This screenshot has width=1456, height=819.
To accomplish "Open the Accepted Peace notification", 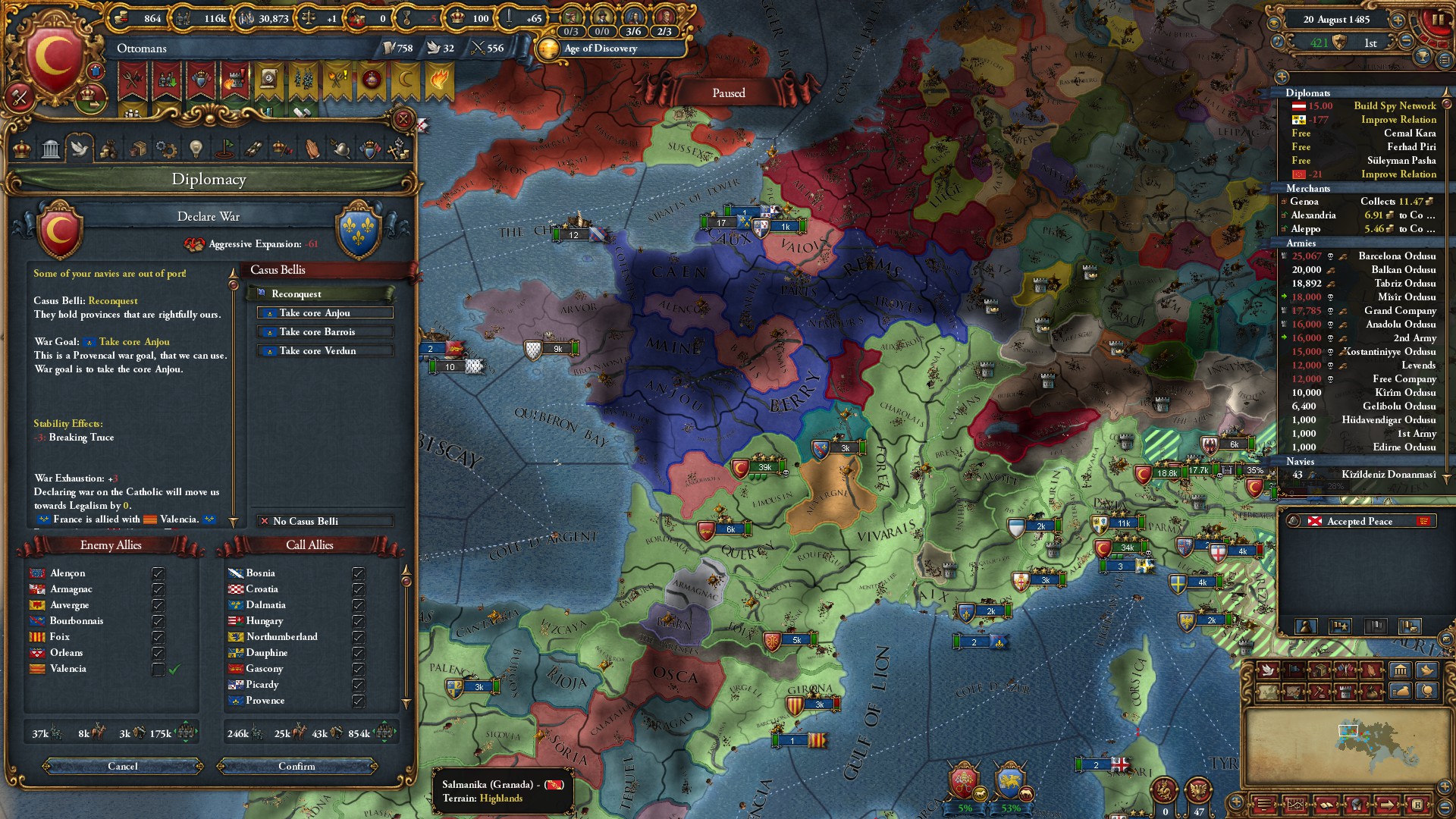I will pos(1359,521).
